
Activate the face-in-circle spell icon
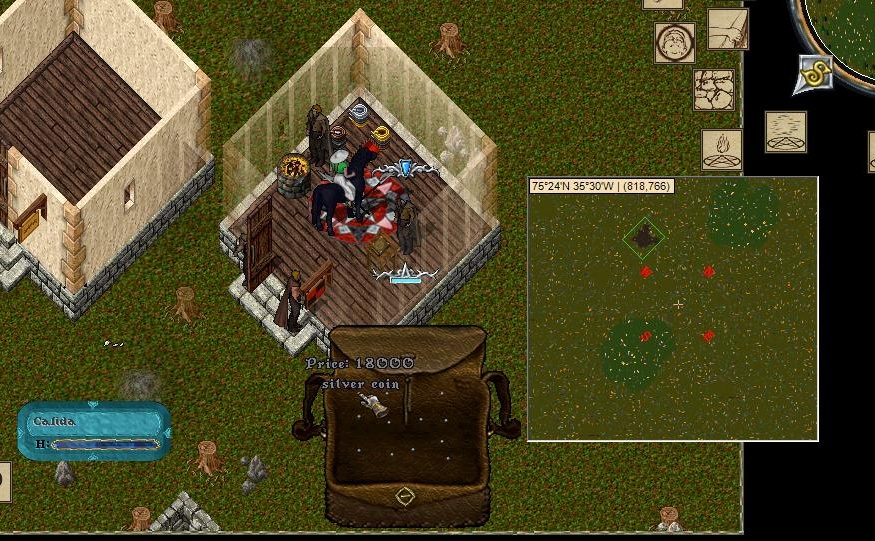pos(675,43)
